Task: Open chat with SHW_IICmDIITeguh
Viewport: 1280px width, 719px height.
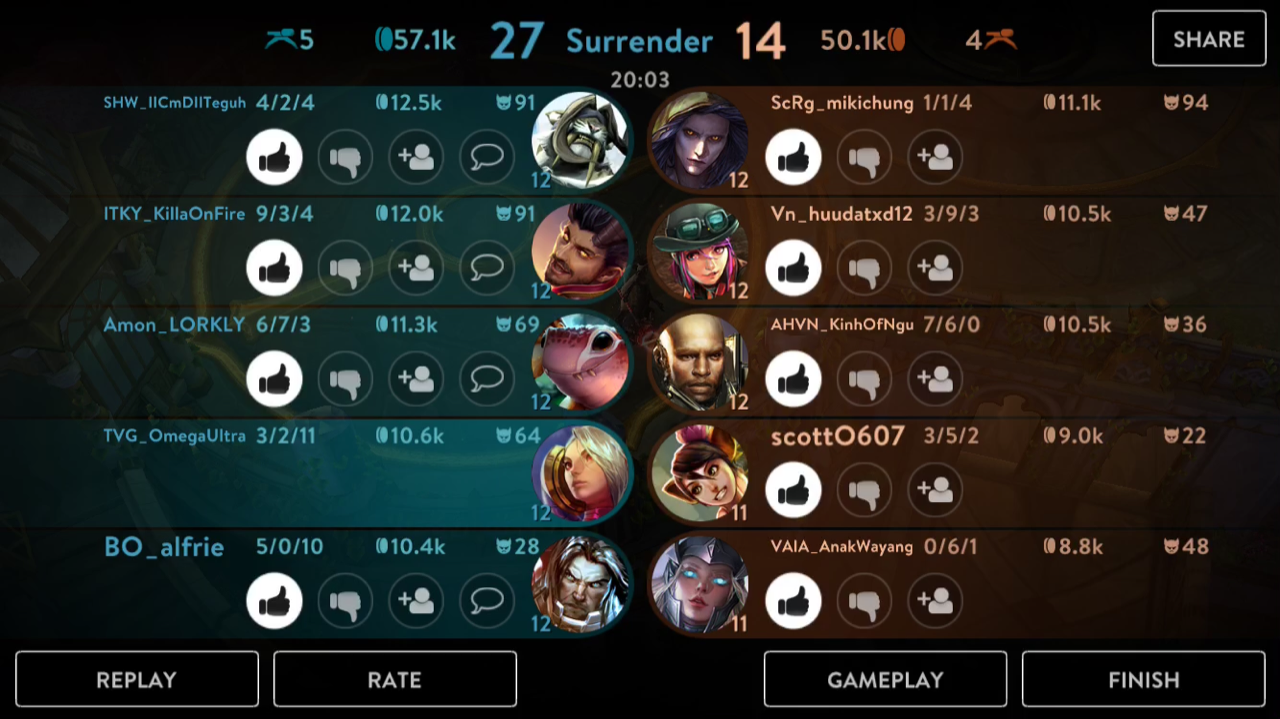Action: tap(487, 157)
